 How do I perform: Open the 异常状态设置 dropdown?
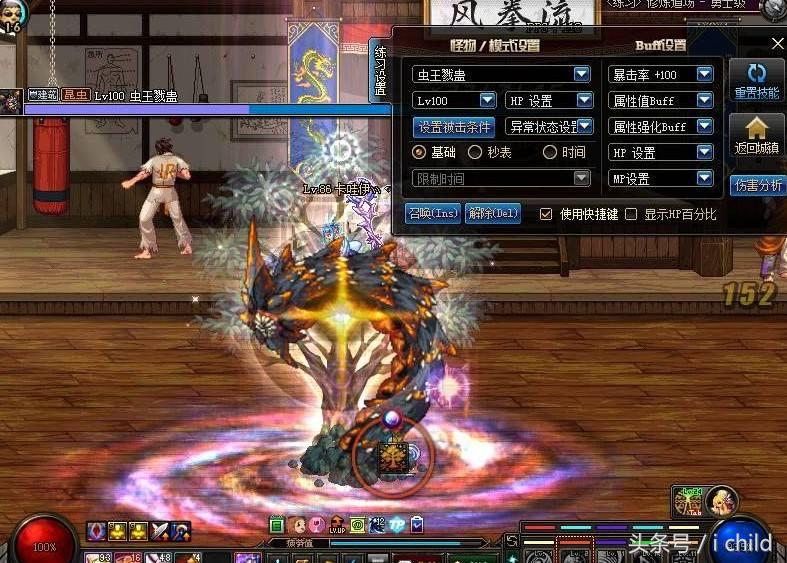586,127
